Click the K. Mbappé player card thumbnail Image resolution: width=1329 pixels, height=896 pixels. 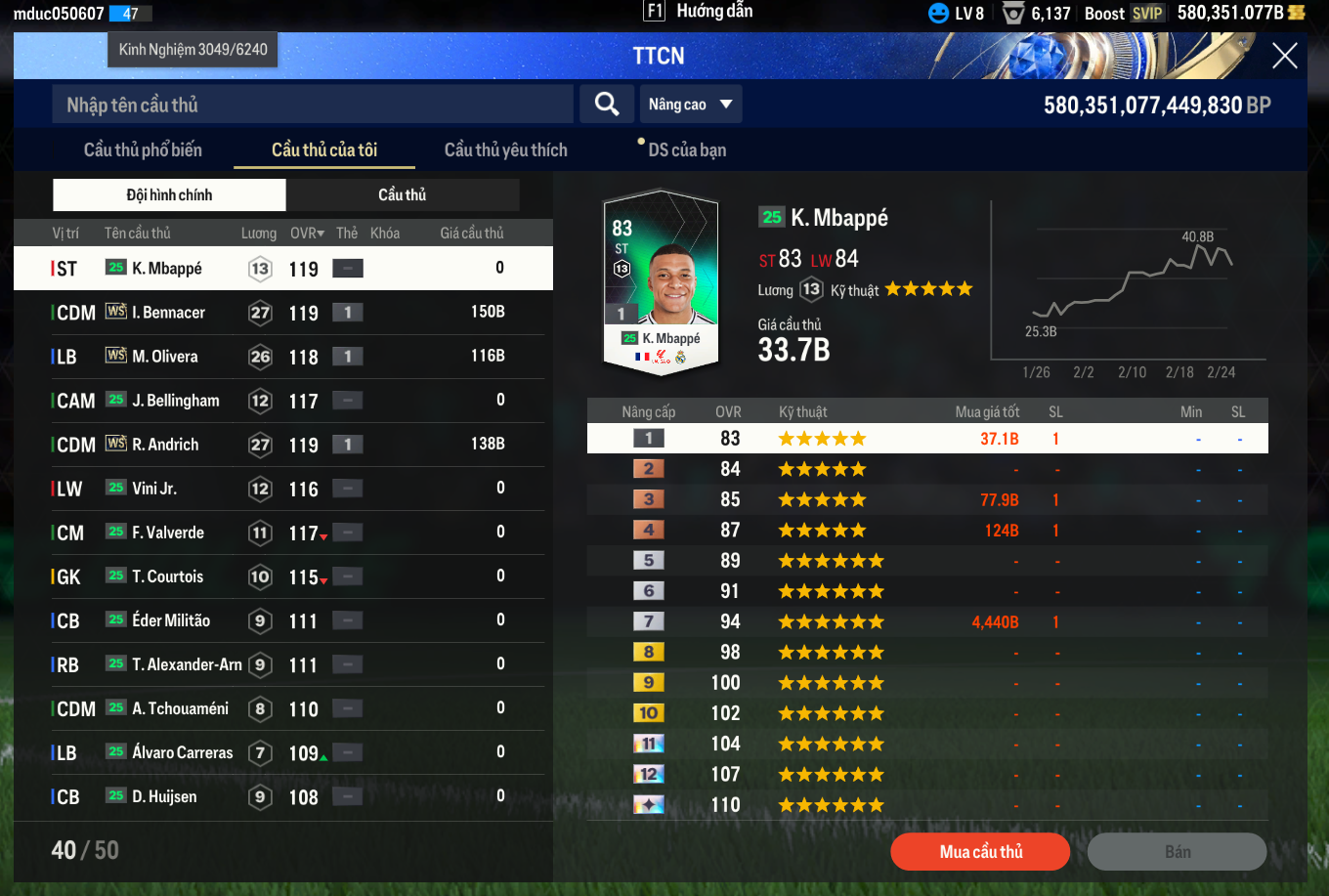[662, 281]
